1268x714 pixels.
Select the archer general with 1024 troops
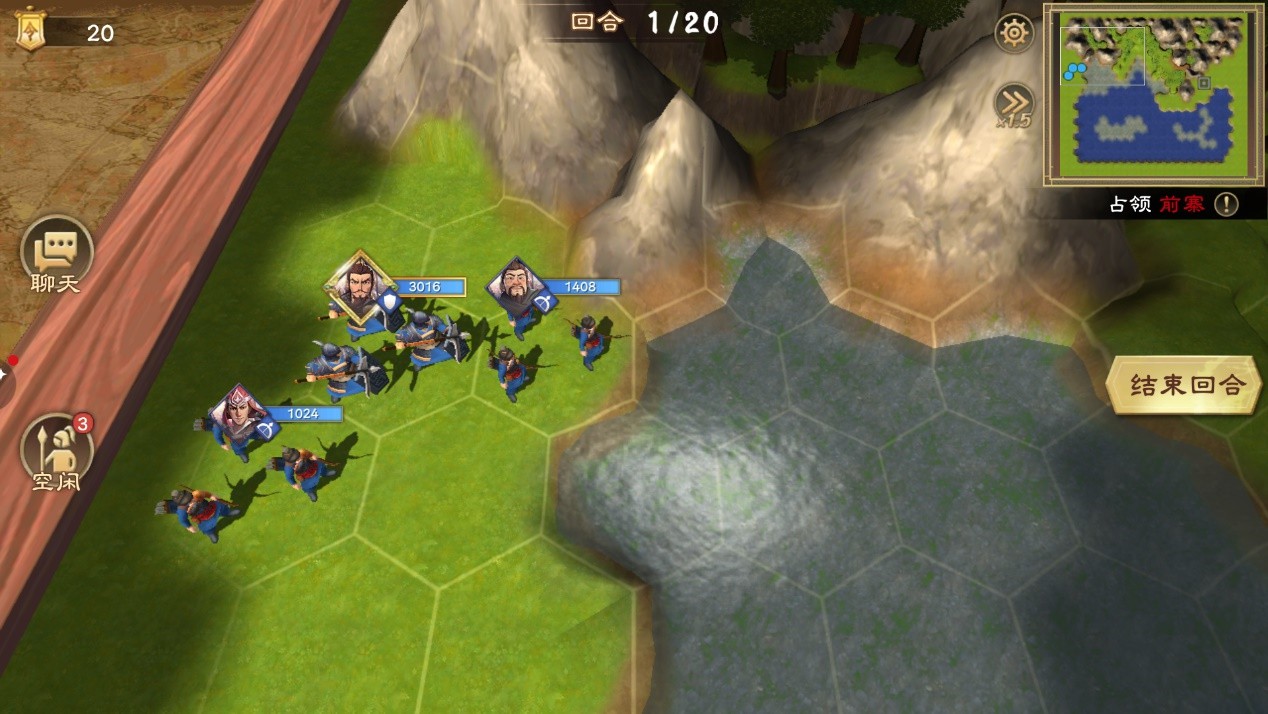[x=237, y=412]
